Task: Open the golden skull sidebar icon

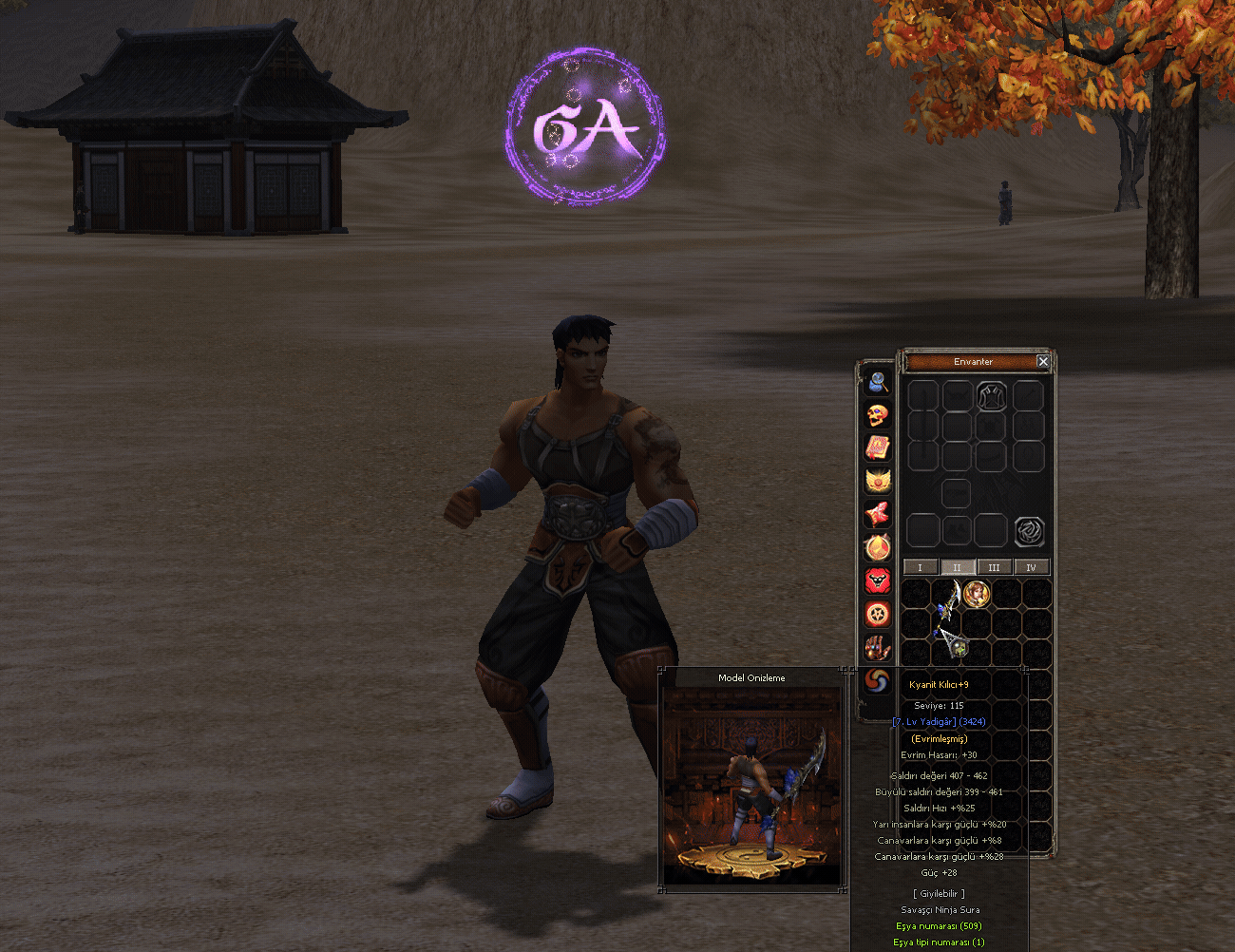Action: click(x=877, y=415)
